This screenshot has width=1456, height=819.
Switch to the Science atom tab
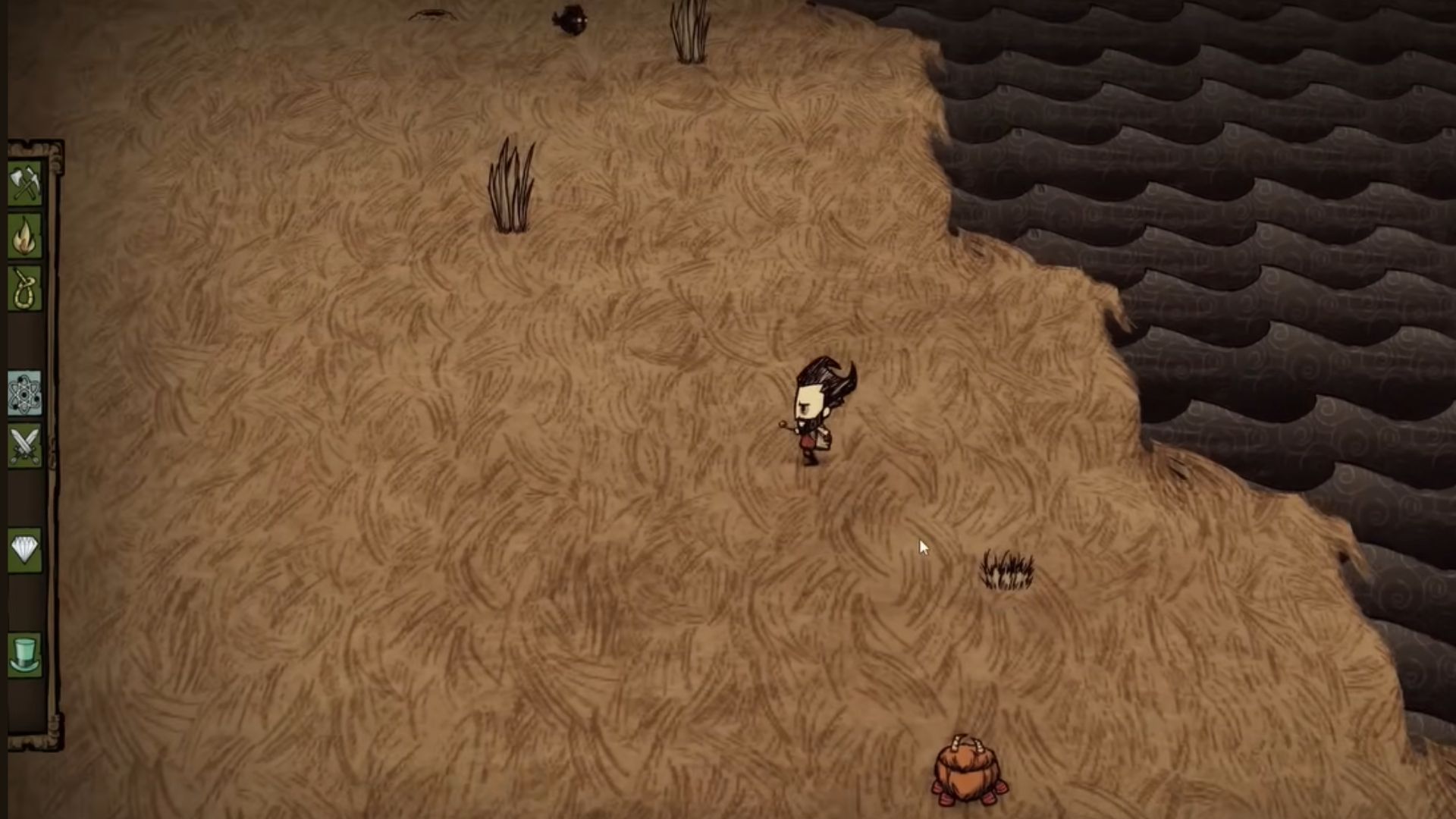tap(24, 393)
